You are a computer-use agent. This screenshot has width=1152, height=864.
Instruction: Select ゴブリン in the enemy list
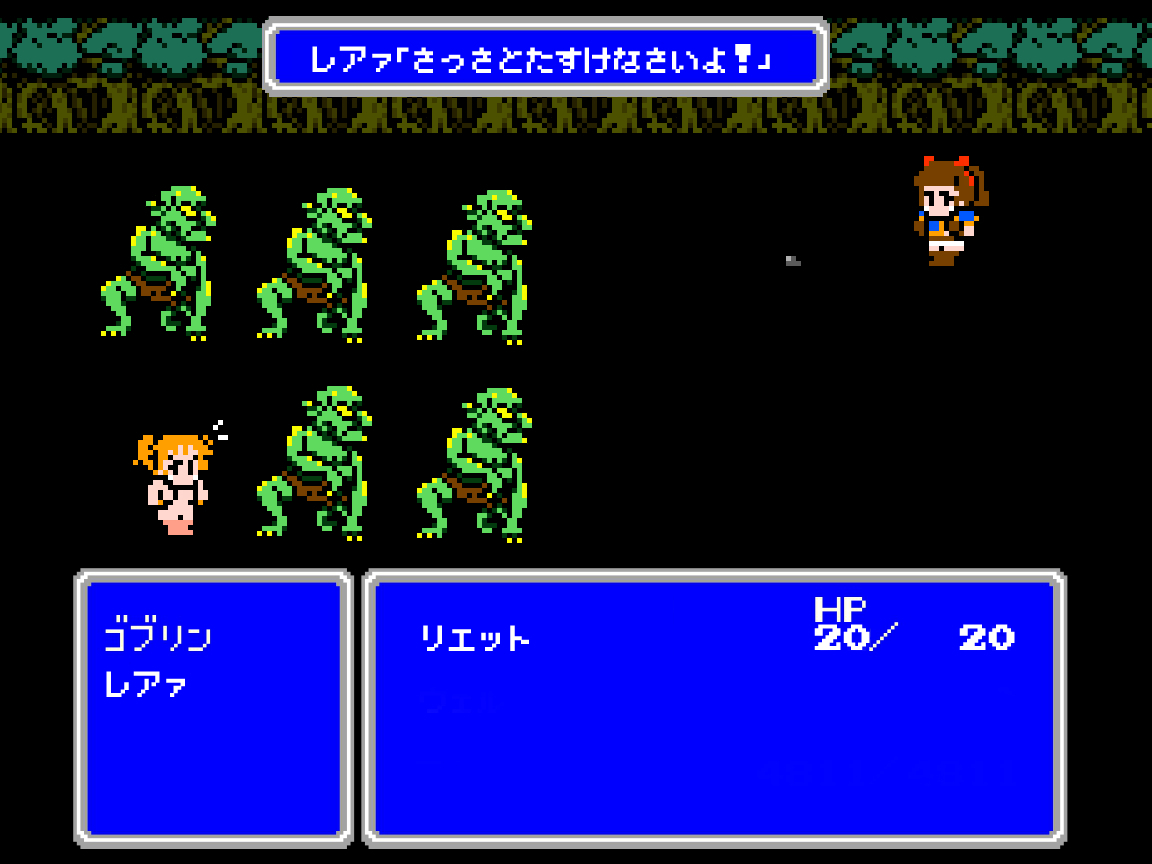158,637
